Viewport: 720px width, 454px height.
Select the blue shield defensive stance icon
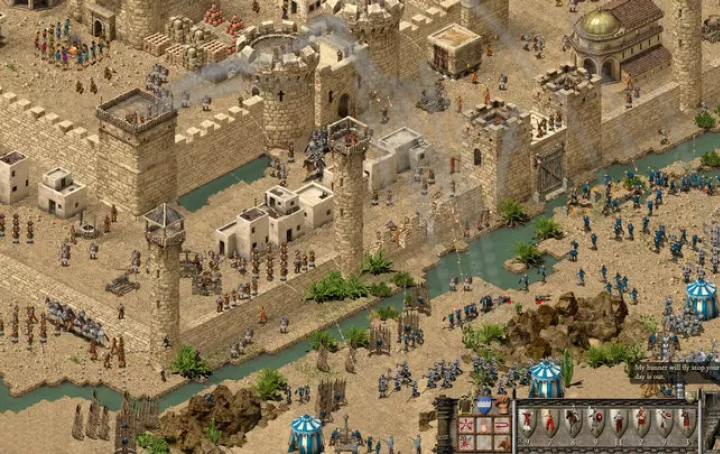point(484,405)
